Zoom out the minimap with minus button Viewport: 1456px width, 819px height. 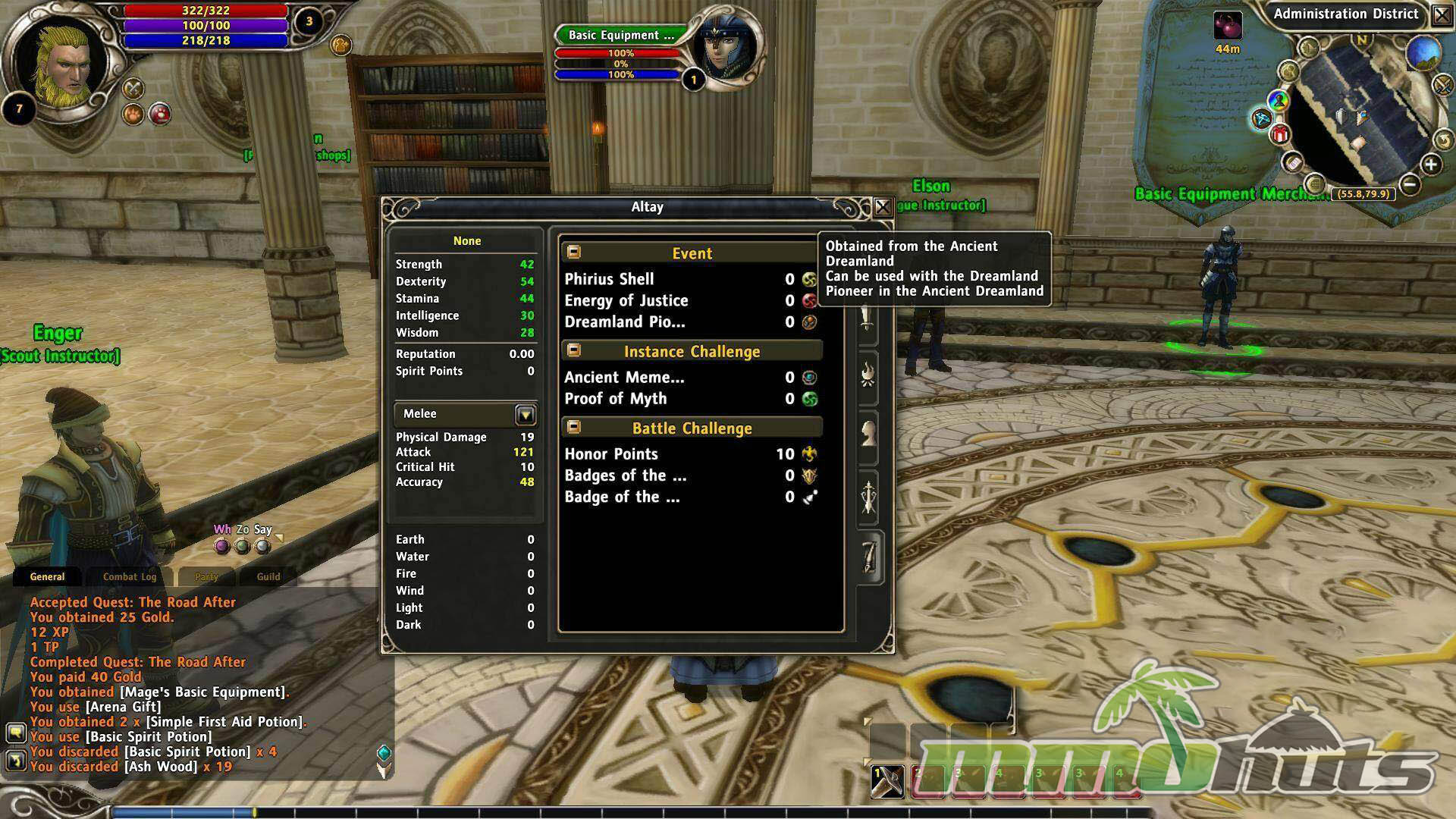click(1409, 183)
